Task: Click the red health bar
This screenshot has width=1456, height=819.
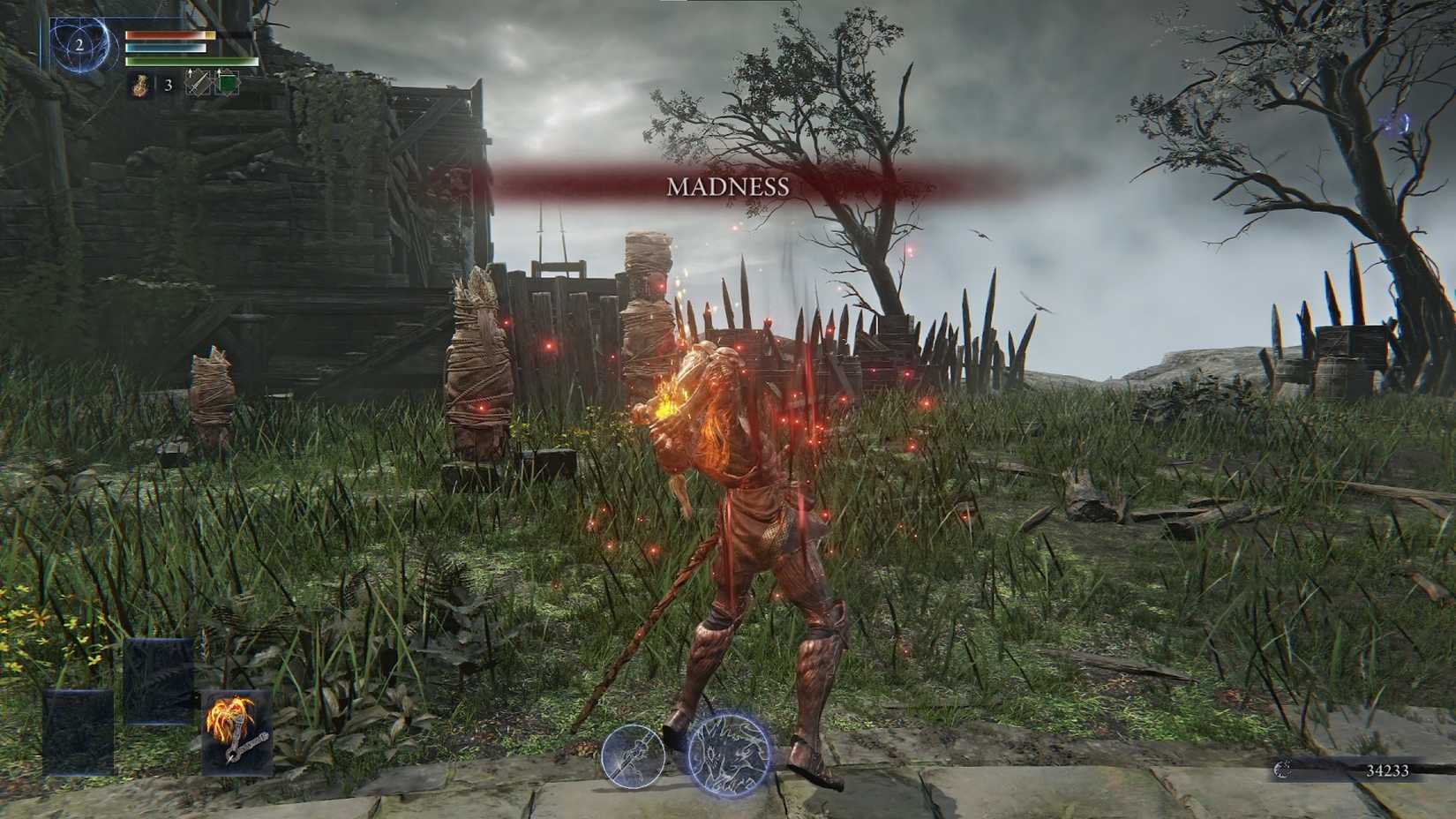Action: (x=171, y=35)
